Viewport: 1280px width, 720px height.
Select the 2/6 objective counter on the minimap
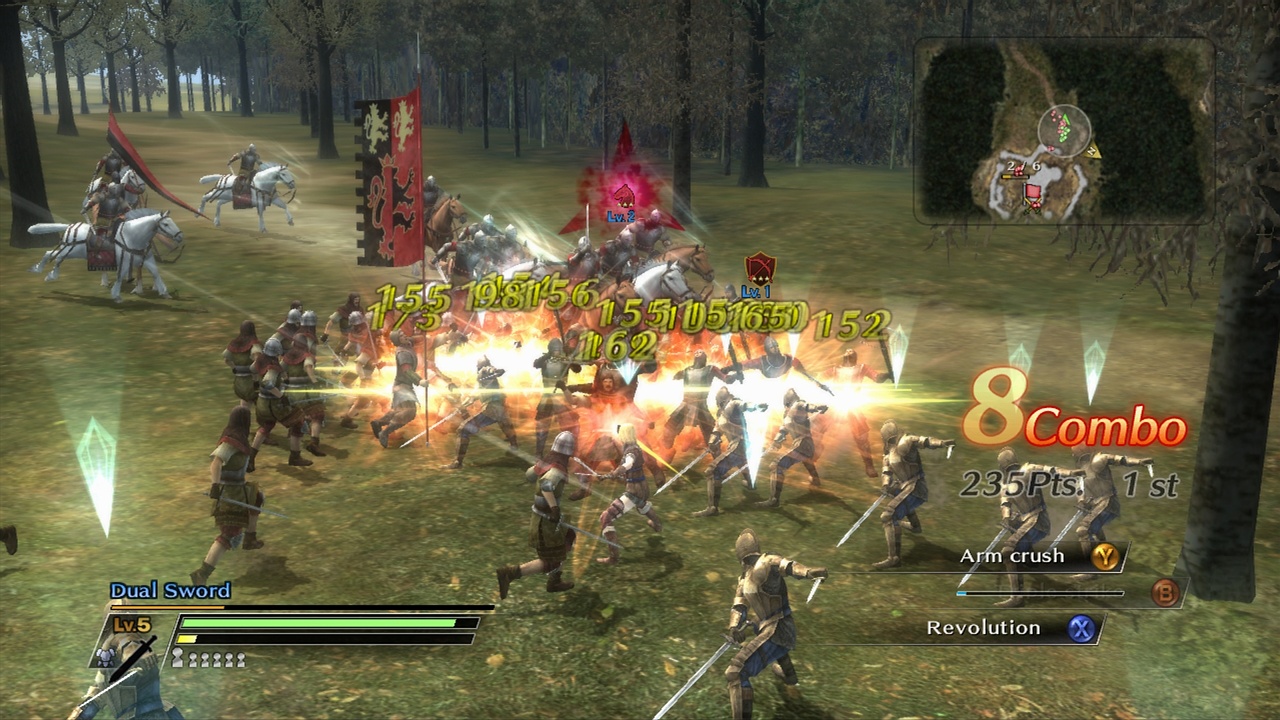click(1024, 166)
